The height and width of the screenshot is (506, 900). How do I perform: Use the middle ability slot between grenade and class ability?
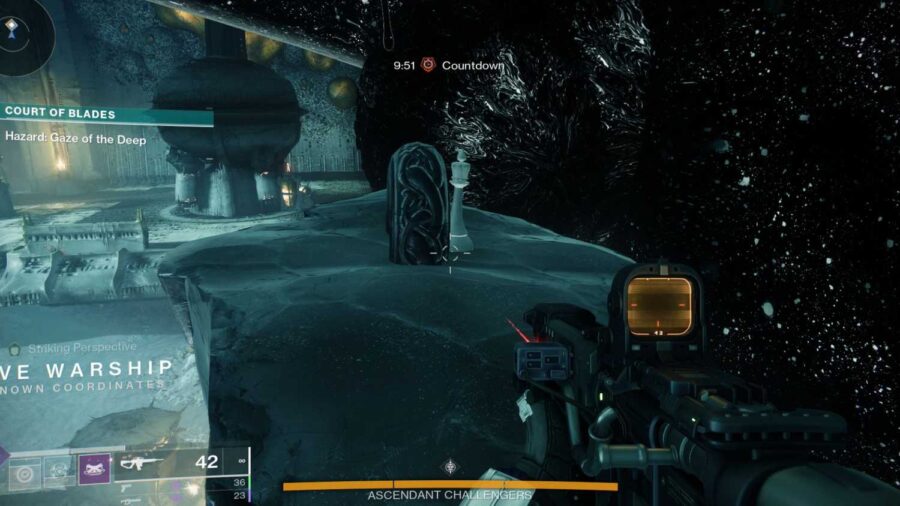59,469
